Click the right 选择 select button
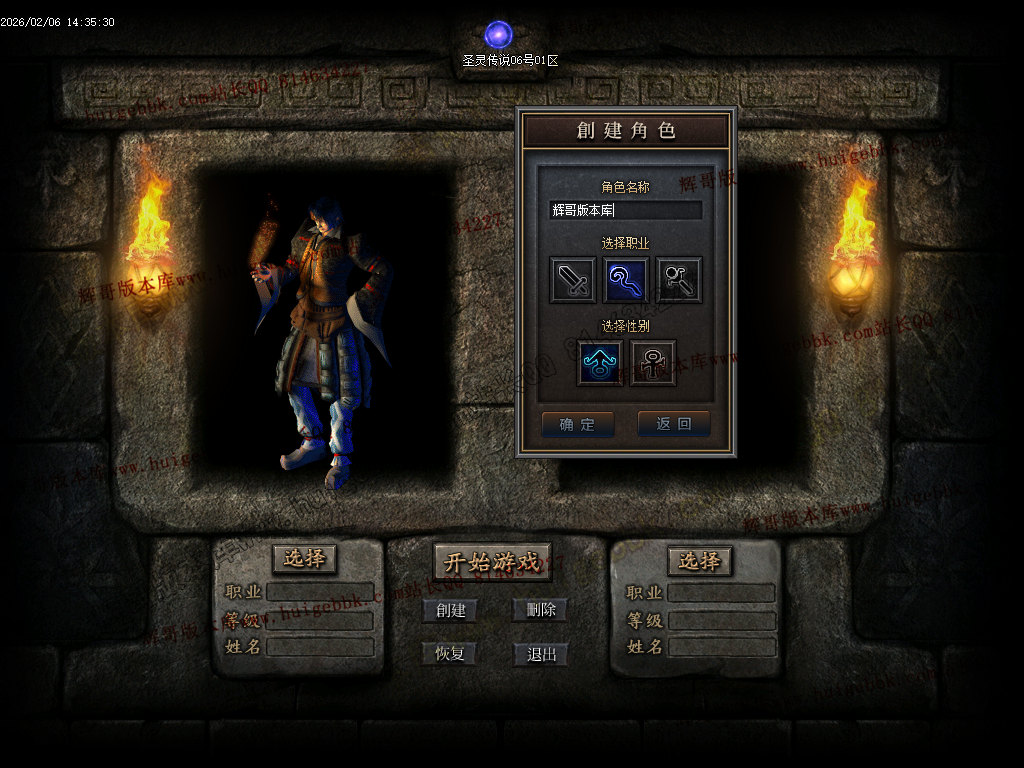Screen dimensions: 1024x768 click(x=699, y=561)
